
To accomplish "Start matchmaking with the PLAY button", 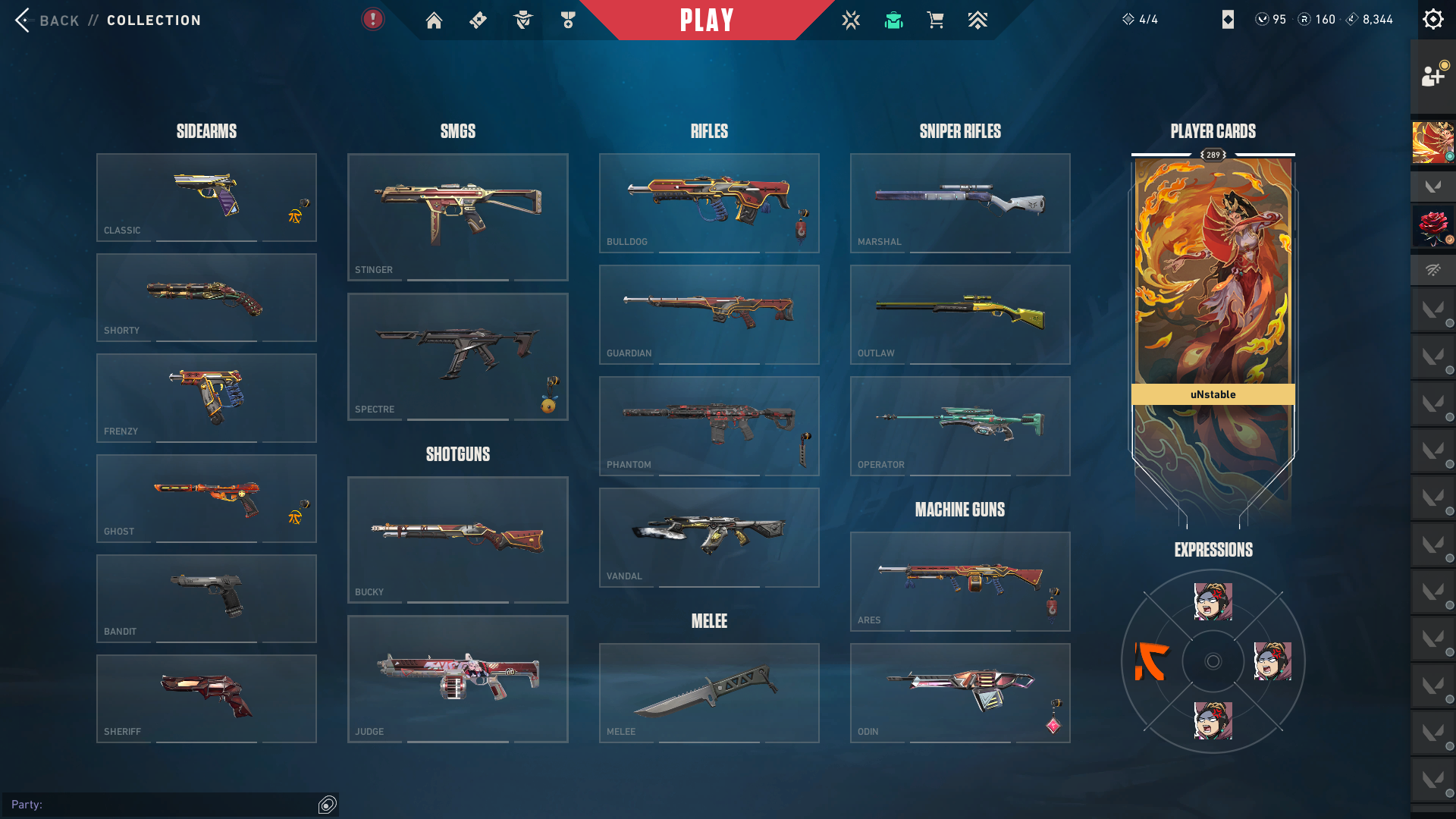I will [707, 20].
